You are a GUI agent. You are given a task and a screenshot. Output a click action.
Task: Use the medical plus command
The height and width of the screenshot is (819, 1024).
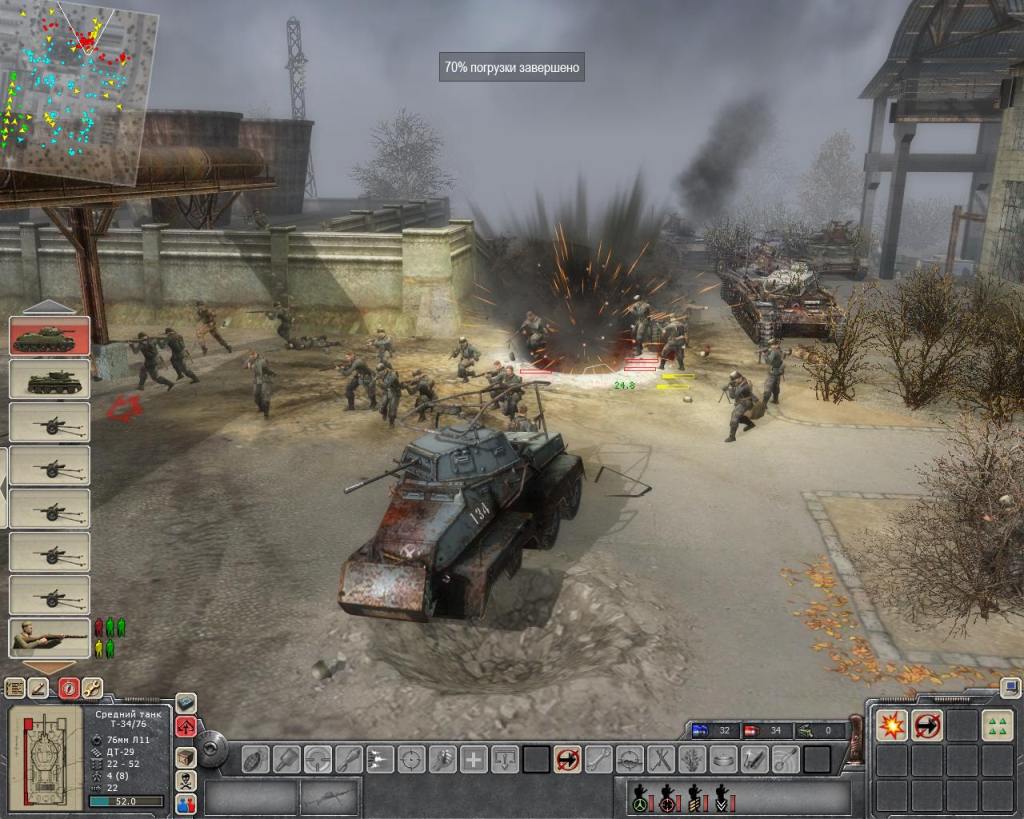click(474, 759)
